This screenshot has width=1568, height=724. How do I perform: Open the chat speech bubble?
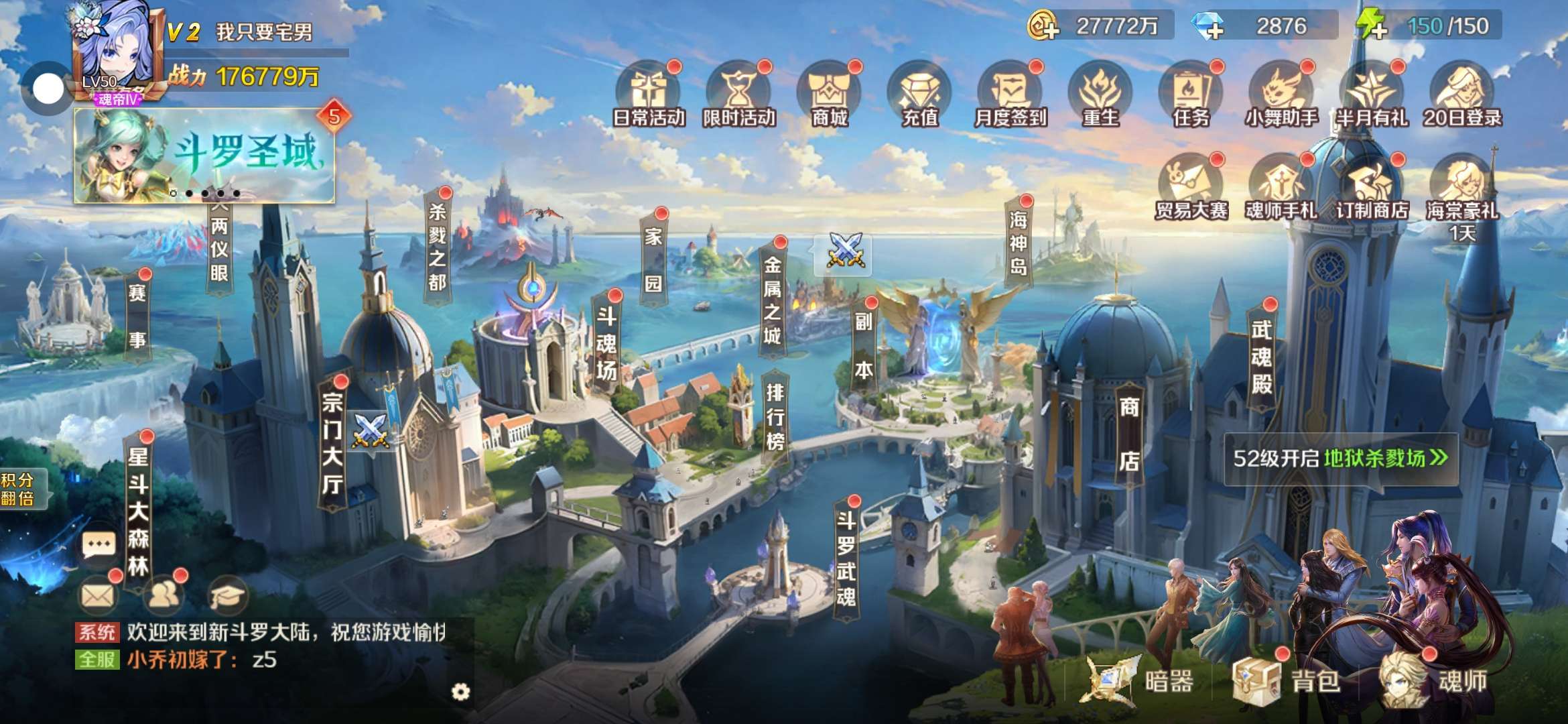98,544
